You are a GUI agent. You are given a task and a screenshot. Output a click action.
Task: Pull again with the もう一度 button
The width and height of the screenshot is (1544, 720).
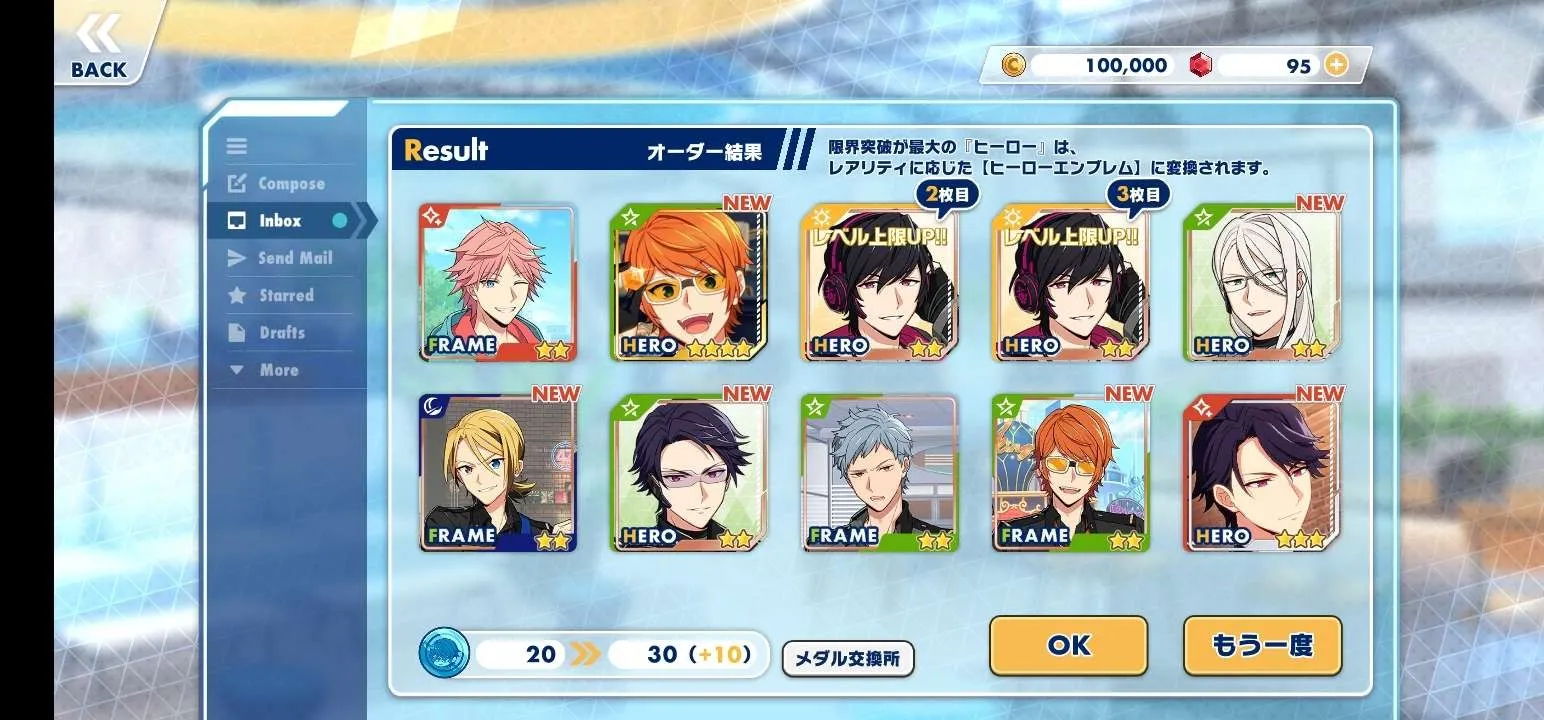[1262, 645]
